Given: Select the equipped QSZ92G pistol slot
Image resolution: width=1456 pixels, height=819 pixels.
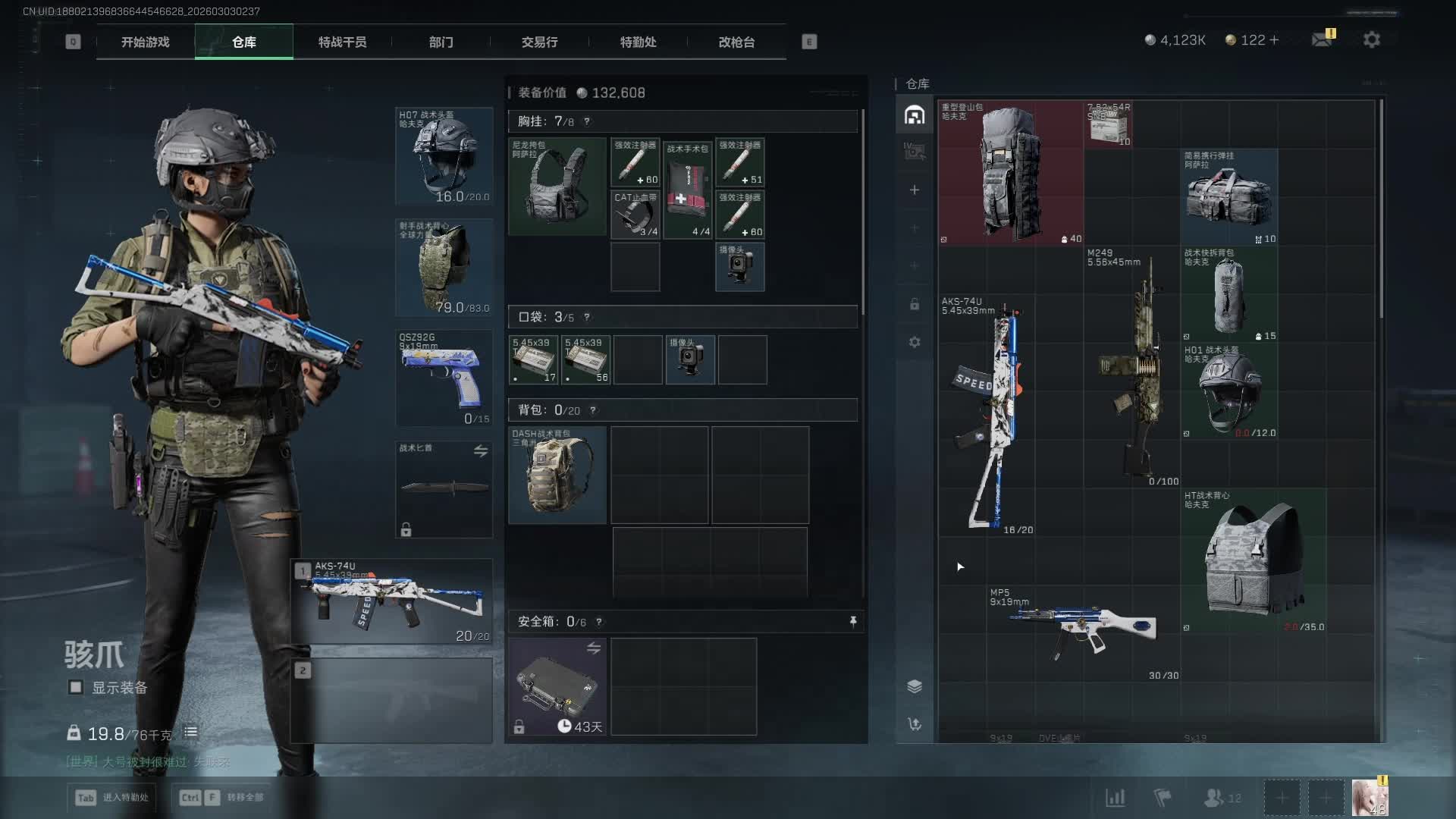Looking at the screenshot, I should coord(444,377).
